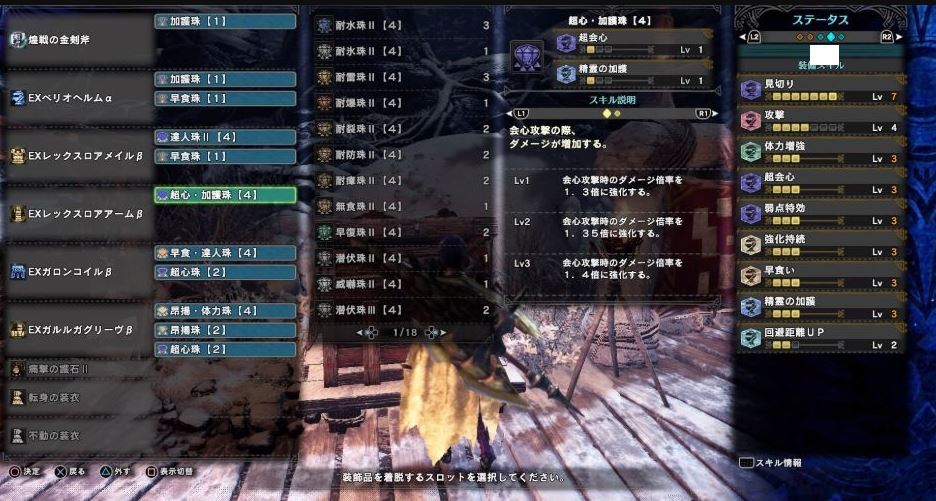Choose the 達人珠II【4】 decoration slot

225,137
